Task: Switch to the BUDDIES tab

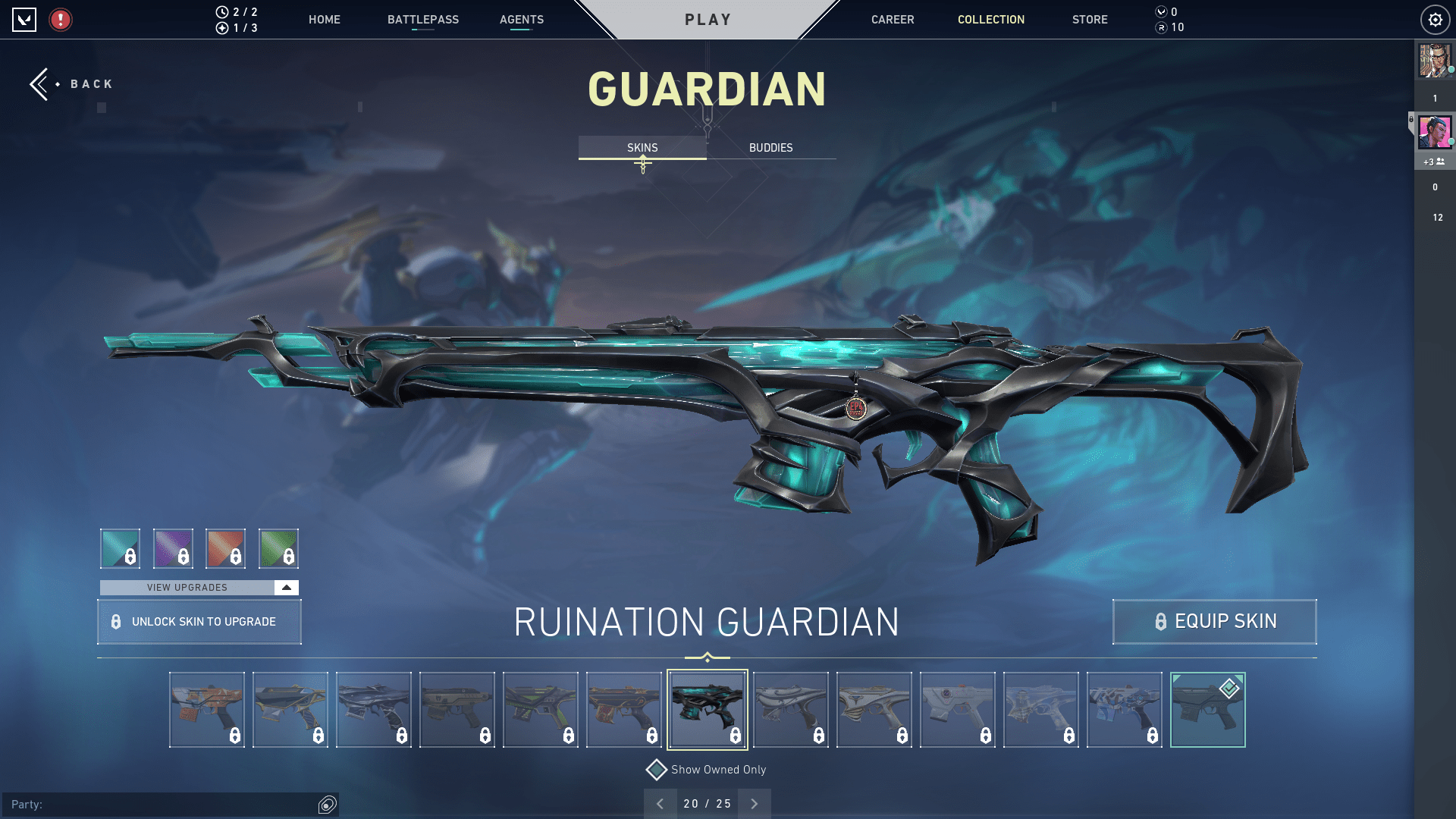Action: (770, 147)
